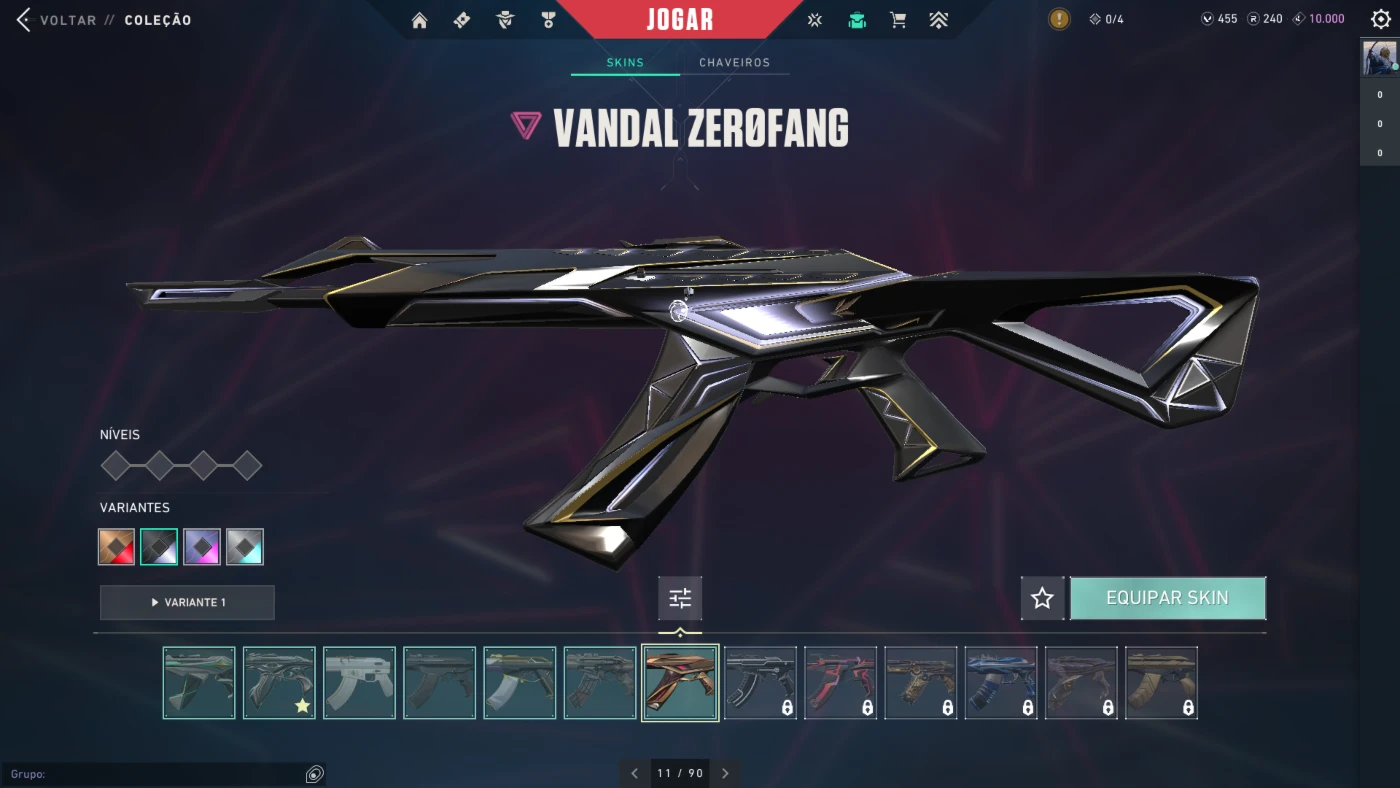The height and width of the screenshot is (788, 1400).
Task: Go to the next skins page
Action: pyautogui.click(x=726, y=773)
